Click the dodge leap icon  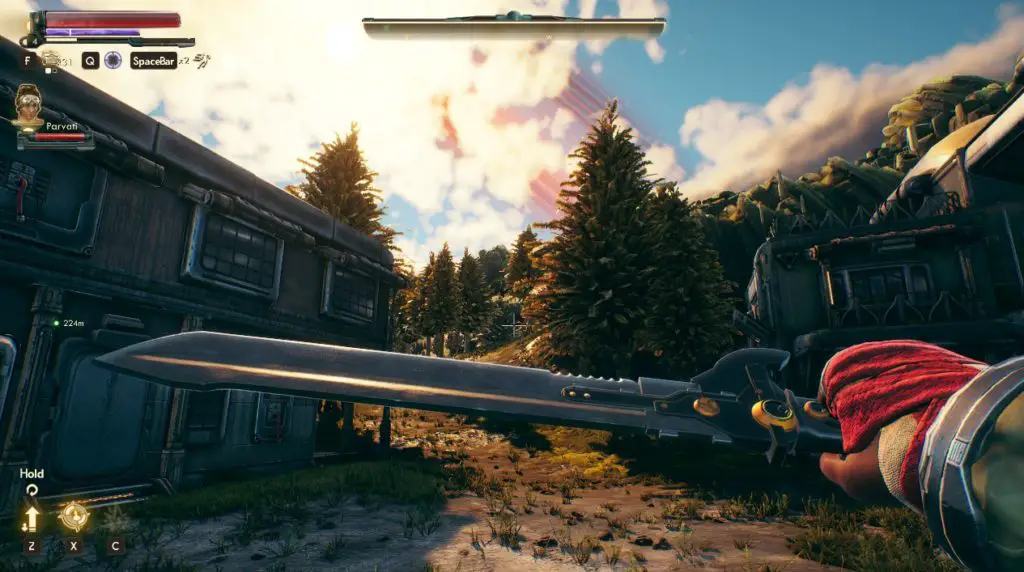(x=202, y=60)
